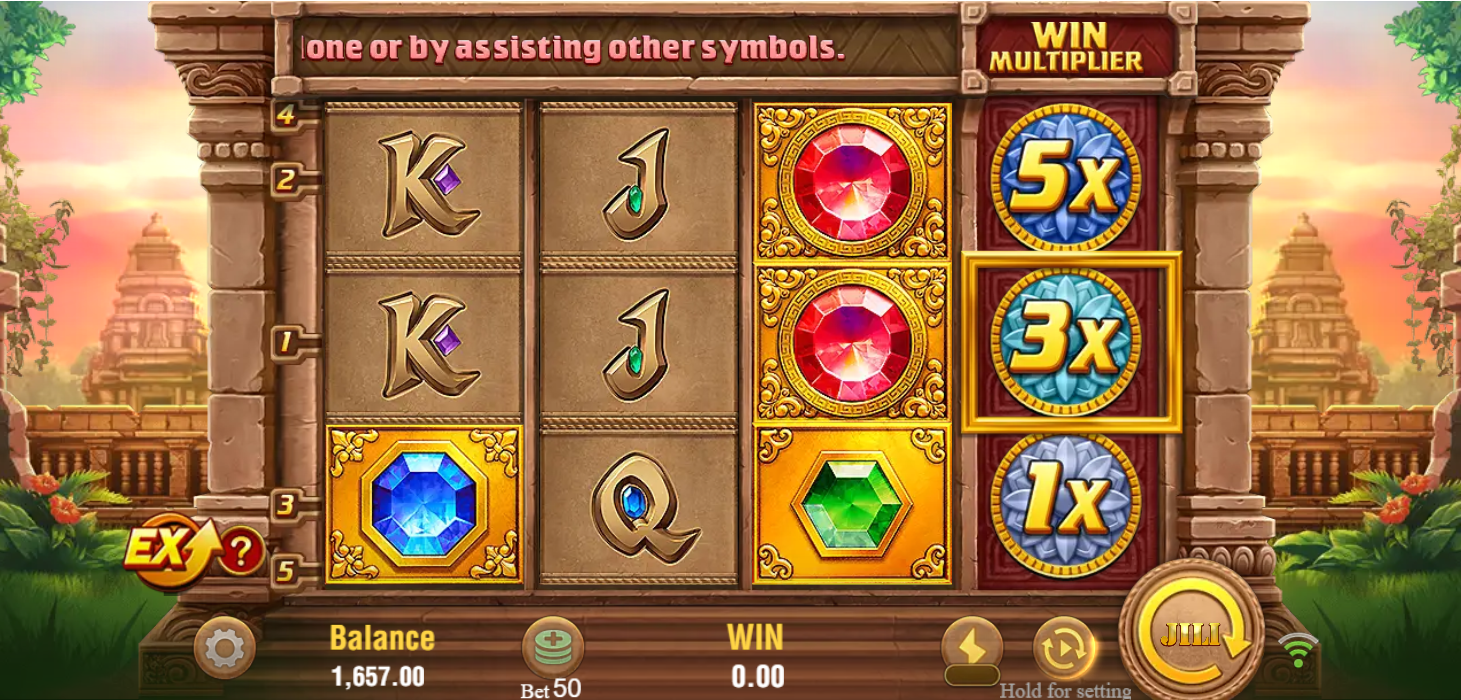
Task: Open the settings gear menu
Action: pos(223,648)
